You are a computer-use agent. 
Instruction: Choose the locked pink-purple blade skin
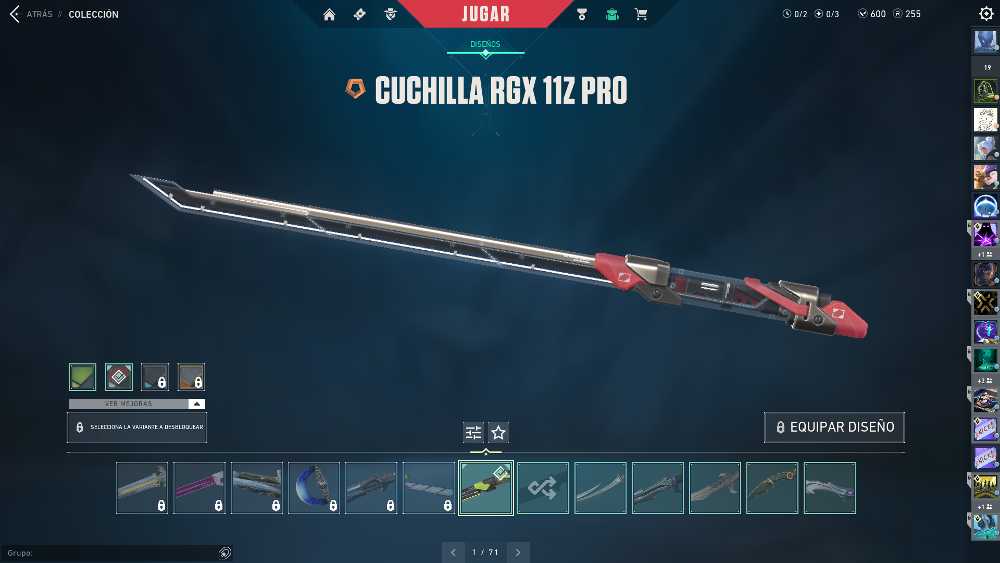click(x=199, y=488)
